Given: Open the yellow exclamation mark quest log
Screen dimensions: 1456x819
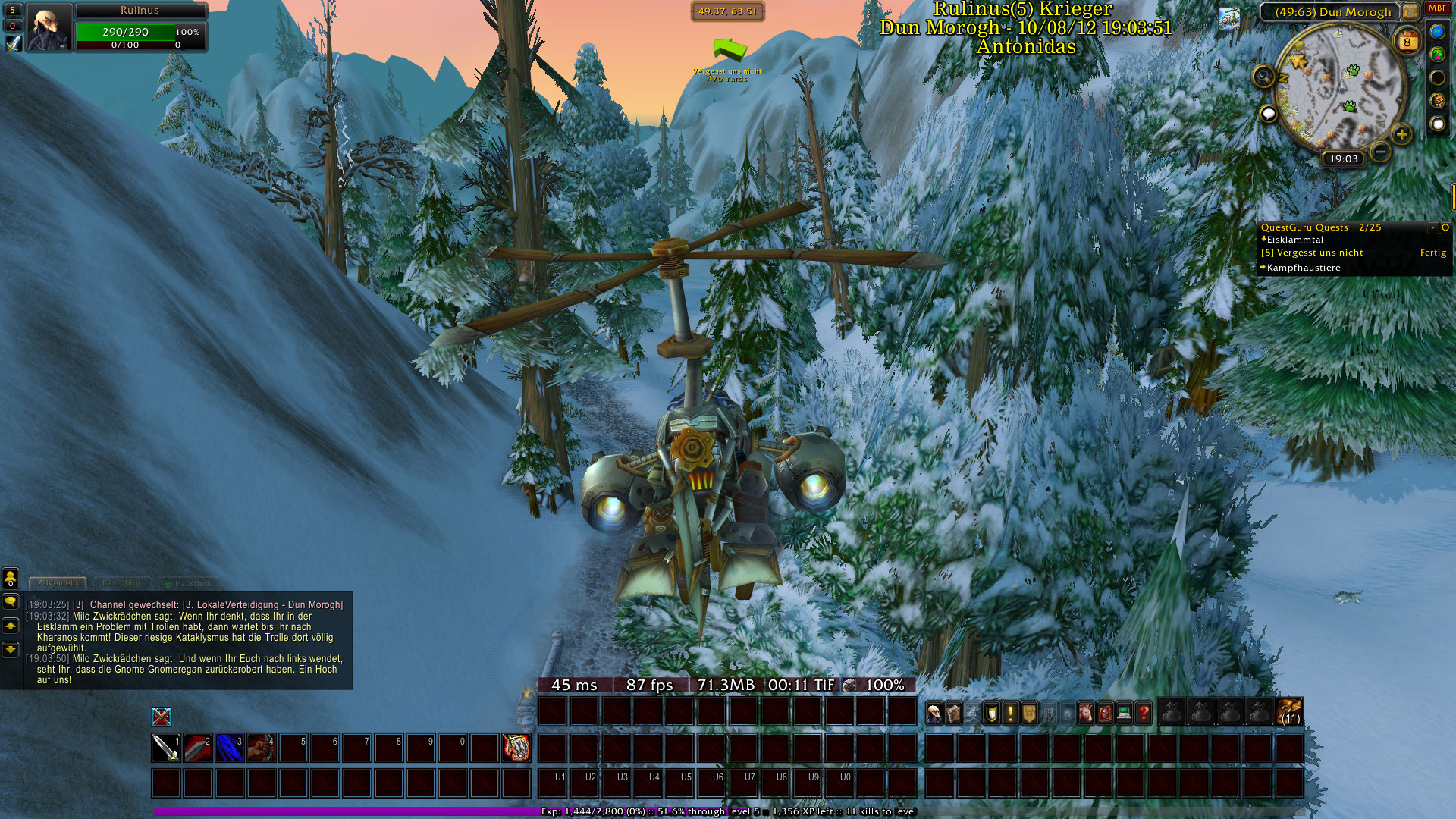Looking at the screenshot, I should click(x=1010, y=713).
